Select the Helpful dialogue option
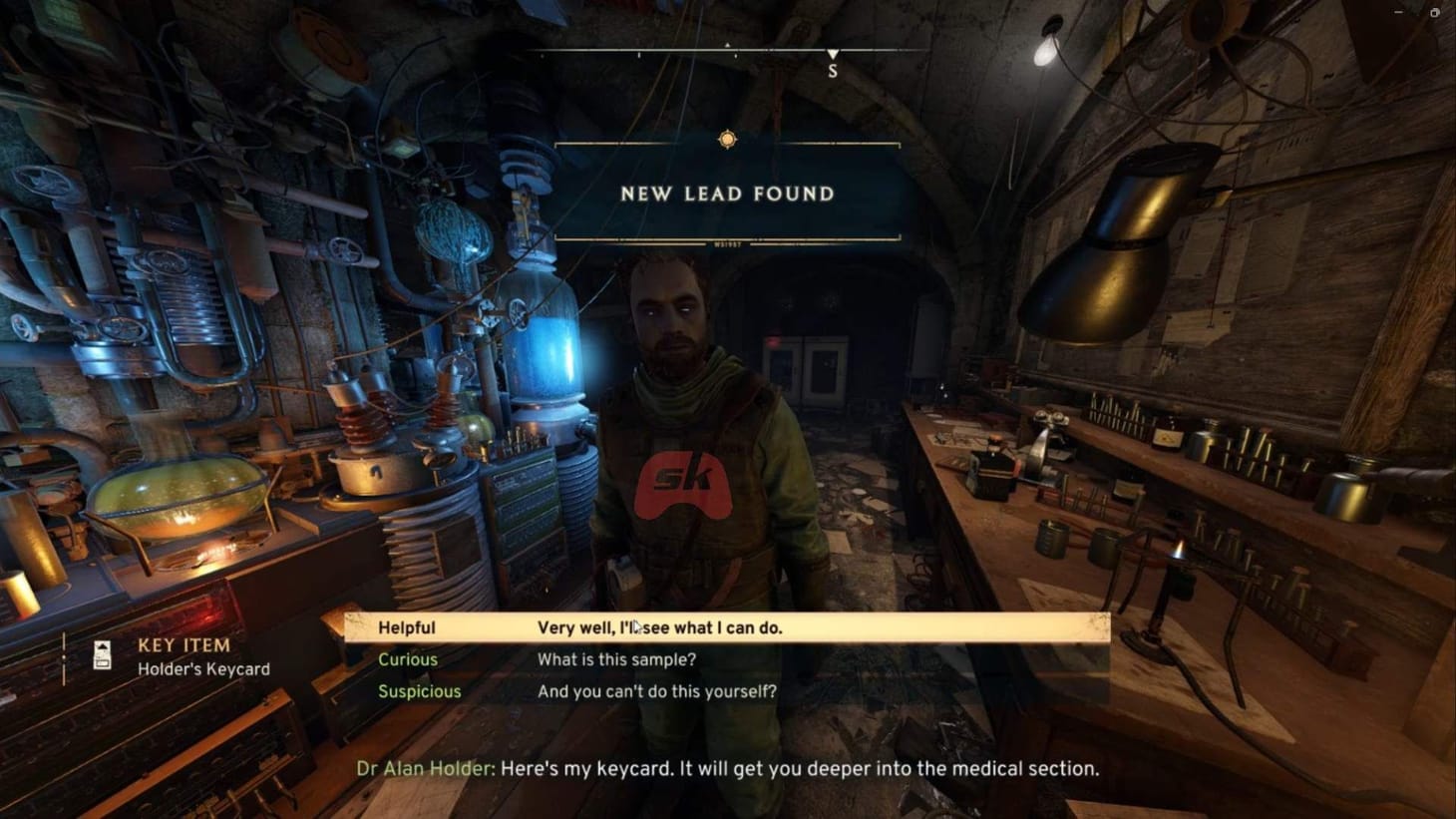Image resolution: width=1456 pixels, height=819 pixels. [x=407, y=627]
